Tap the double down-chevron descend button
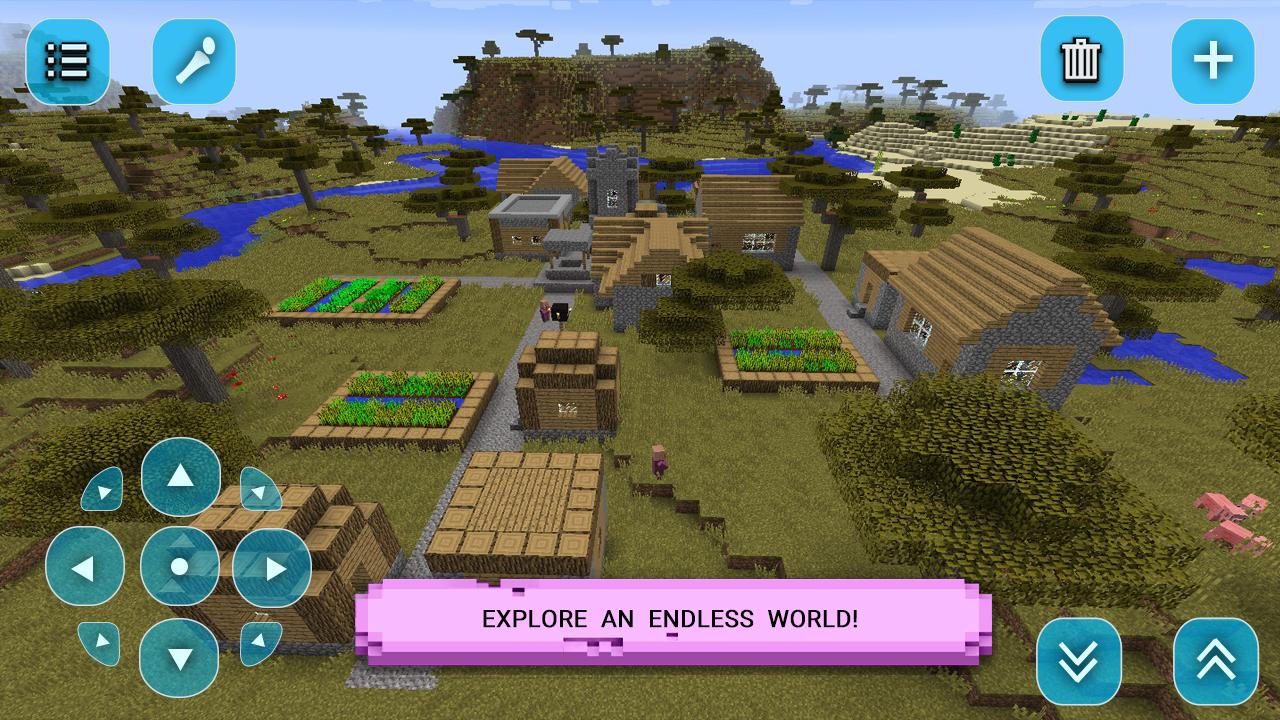 click(x=1079, y=661)
